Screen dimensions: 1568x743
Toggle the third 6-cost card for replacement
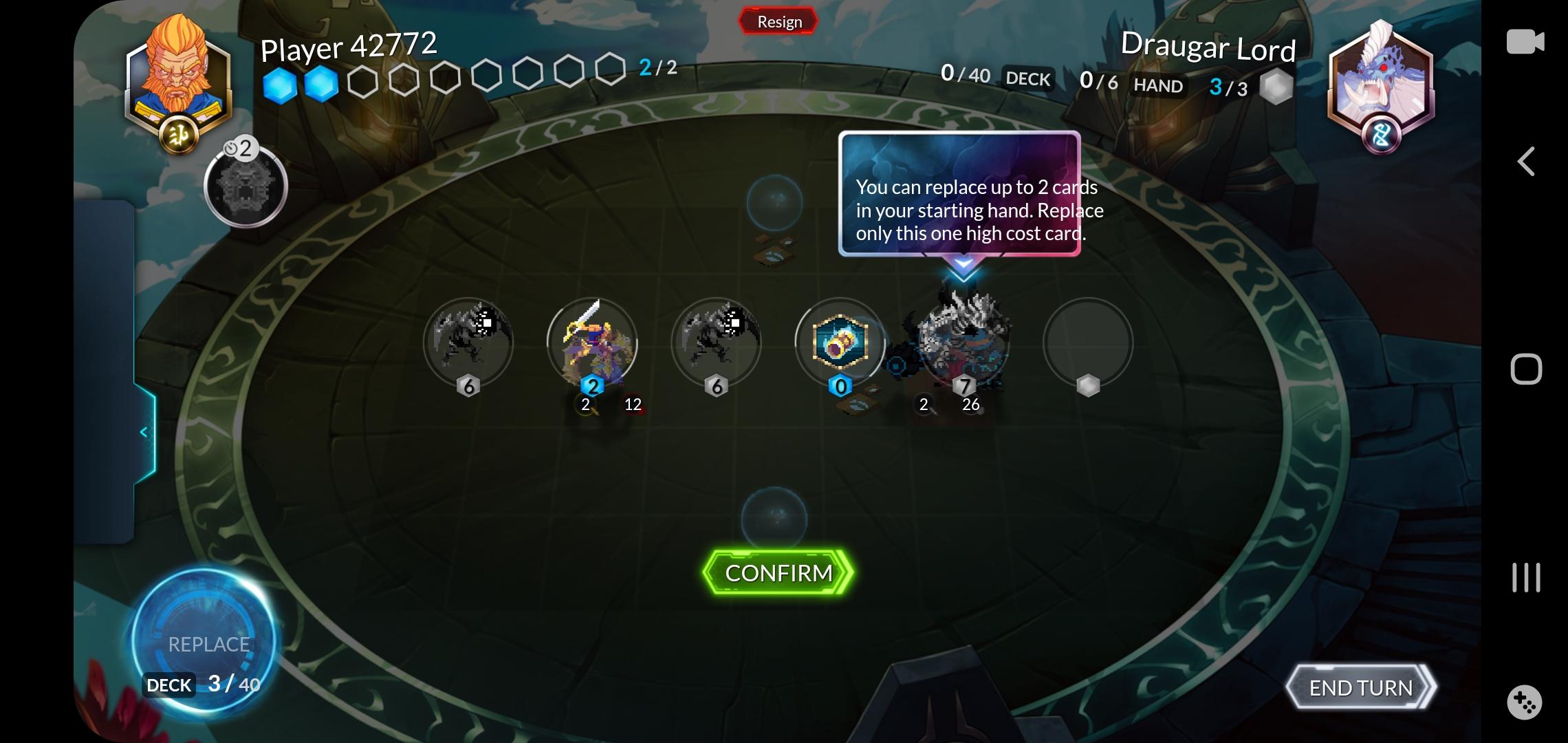point(717,343)
